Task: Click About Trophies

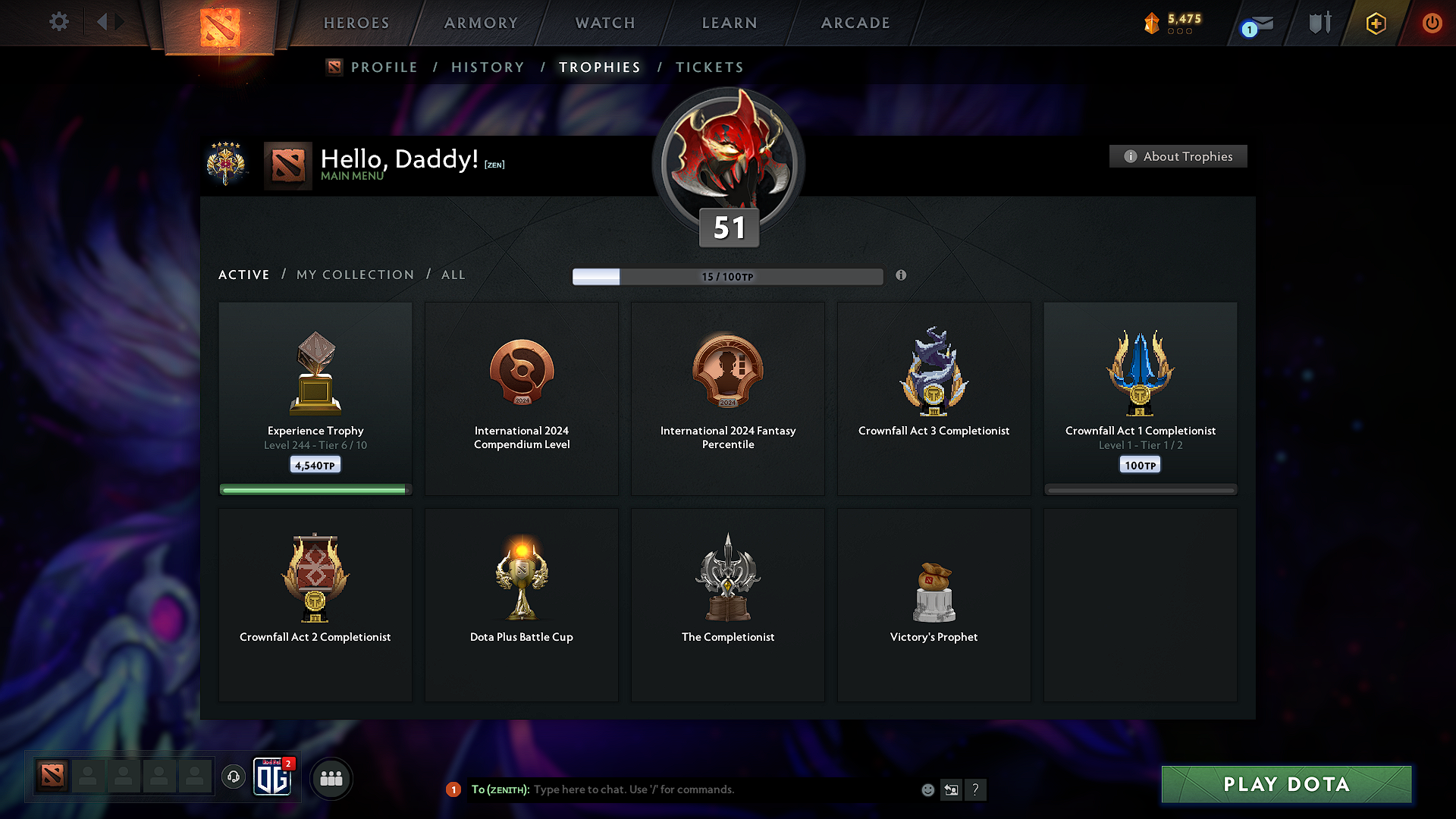Action: pos(1178,156)
